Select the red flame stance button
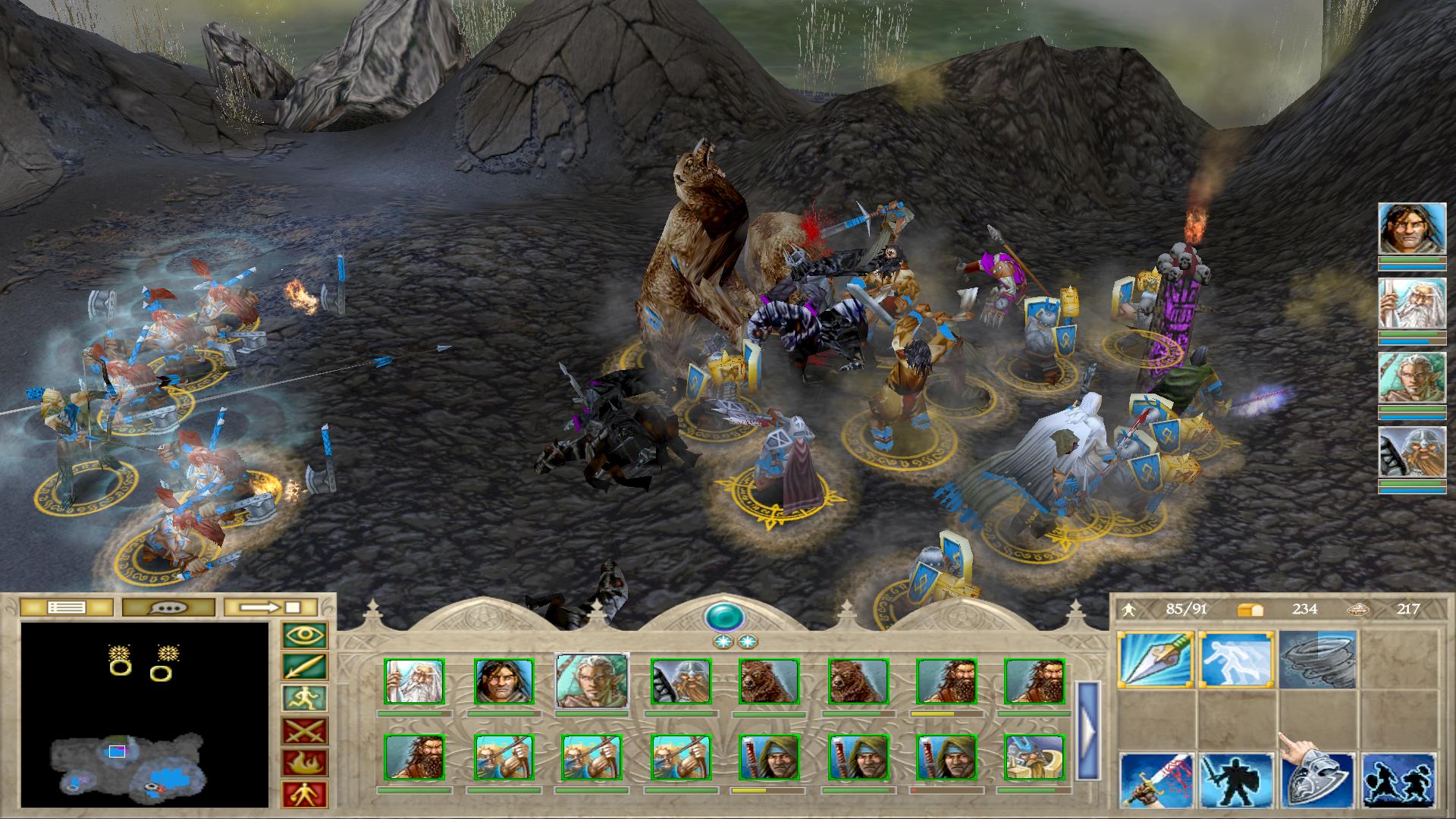Image resolution: width=1456 pixels, height=819 pixels. click(305, 763)
